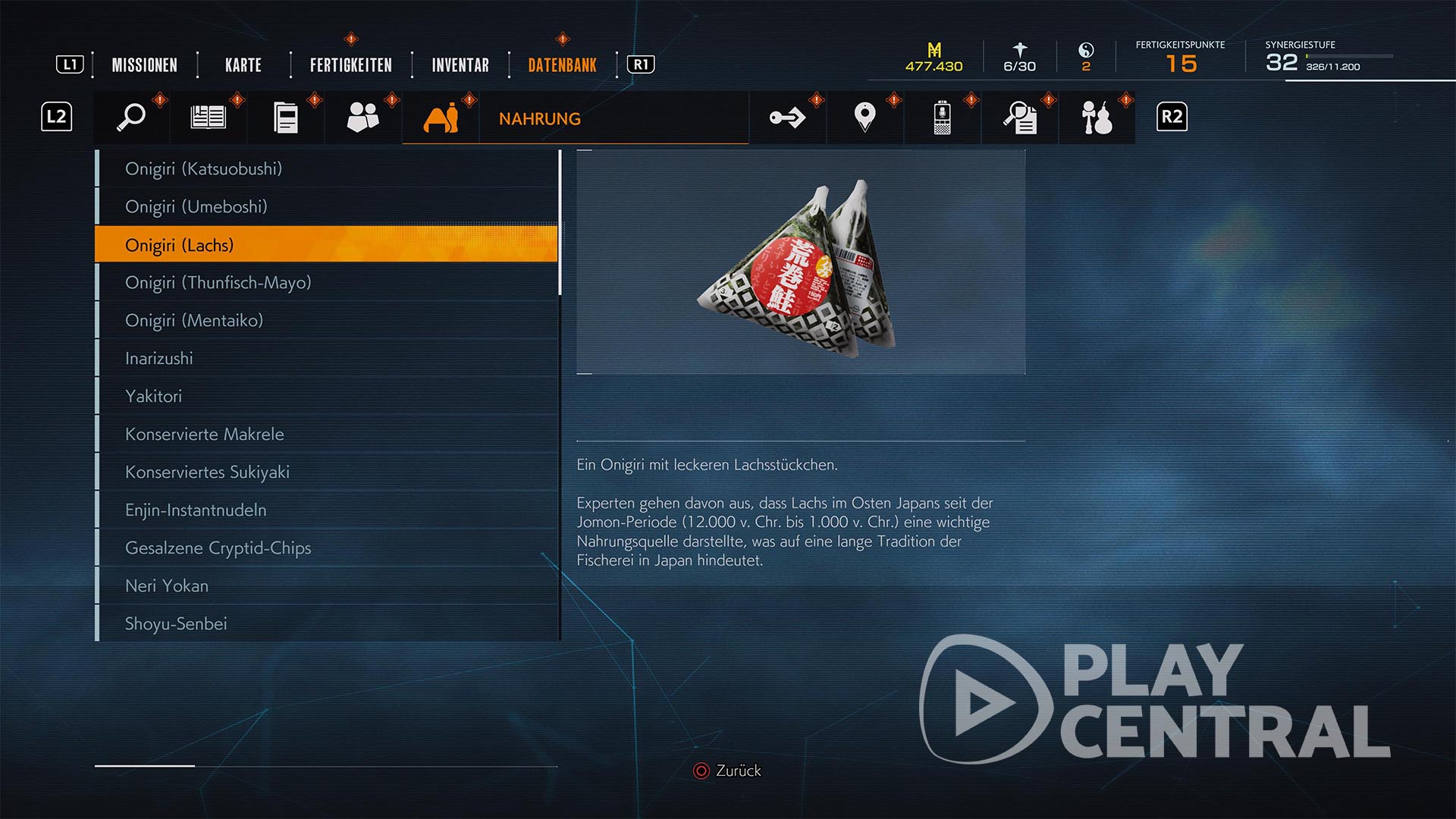Select Onigiri (Katsuobushi) from the list
The height and width of the screenshot is (819, 1456).
[x=203, y=168]
